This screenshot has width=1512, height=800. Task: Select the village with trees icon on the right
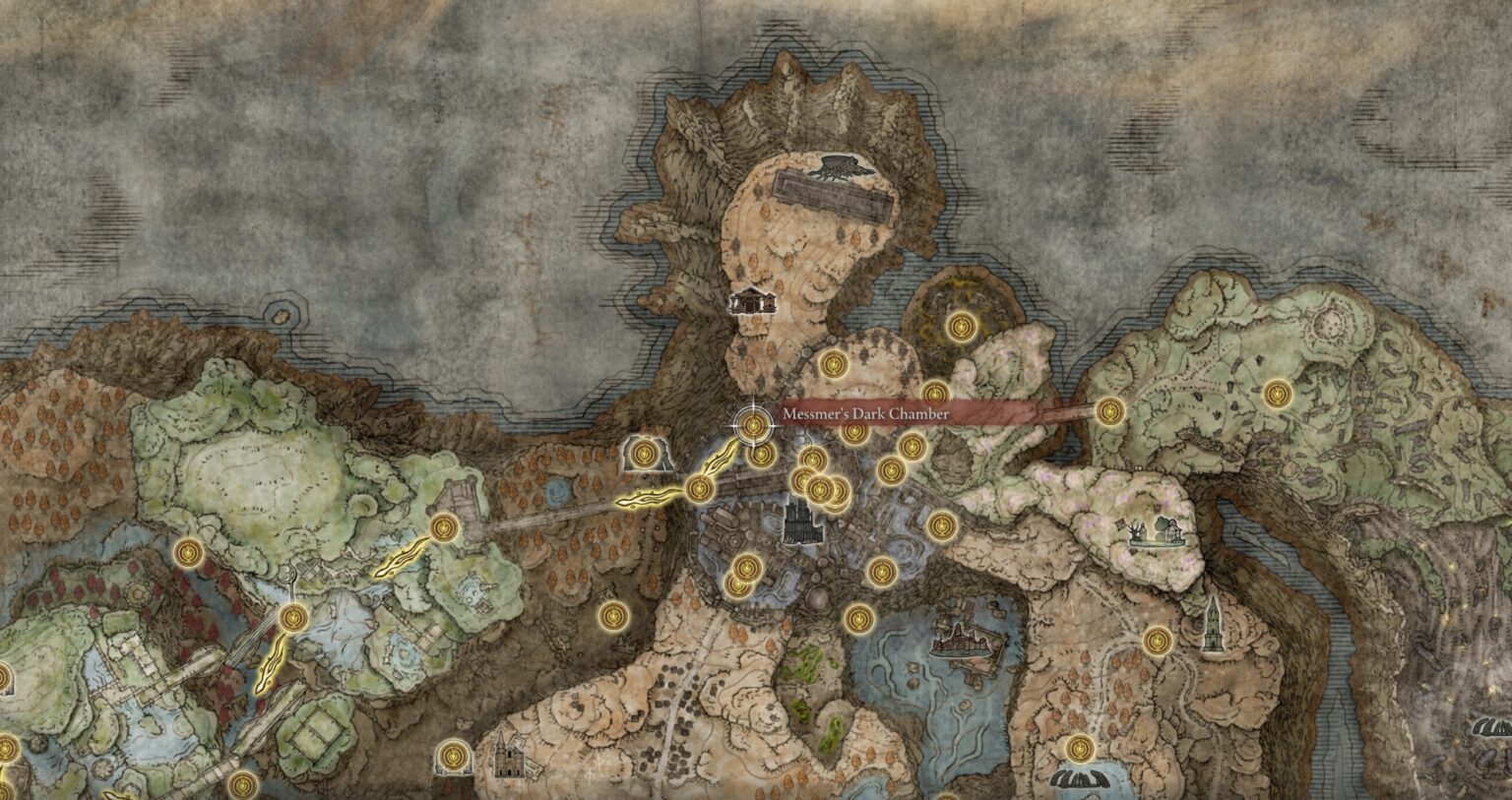[1159, 531]
